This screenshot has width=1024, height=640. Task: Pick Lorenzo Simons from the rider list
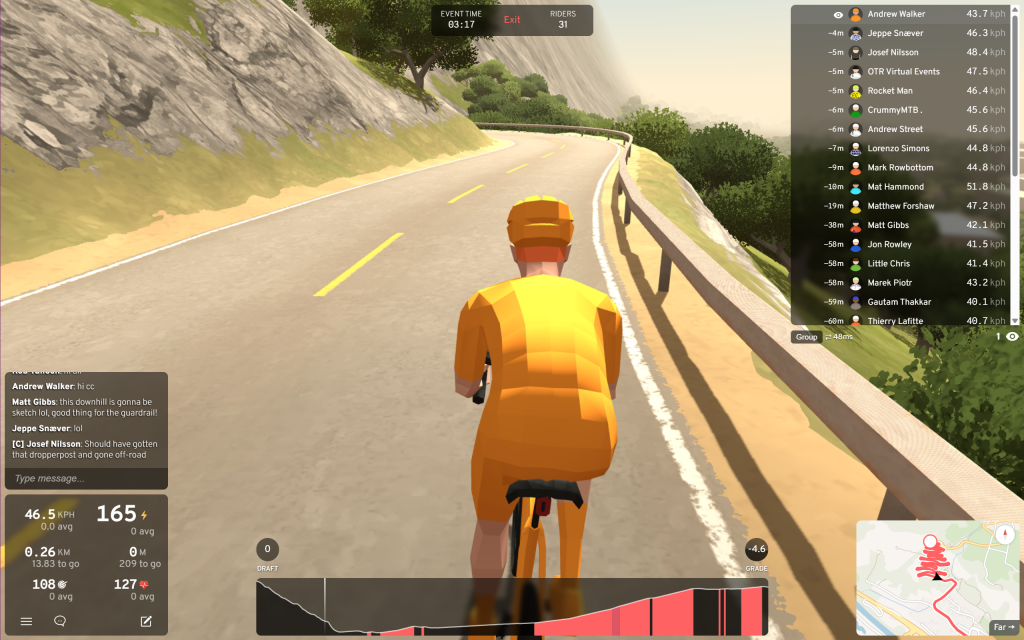click(x=898, y=149)
